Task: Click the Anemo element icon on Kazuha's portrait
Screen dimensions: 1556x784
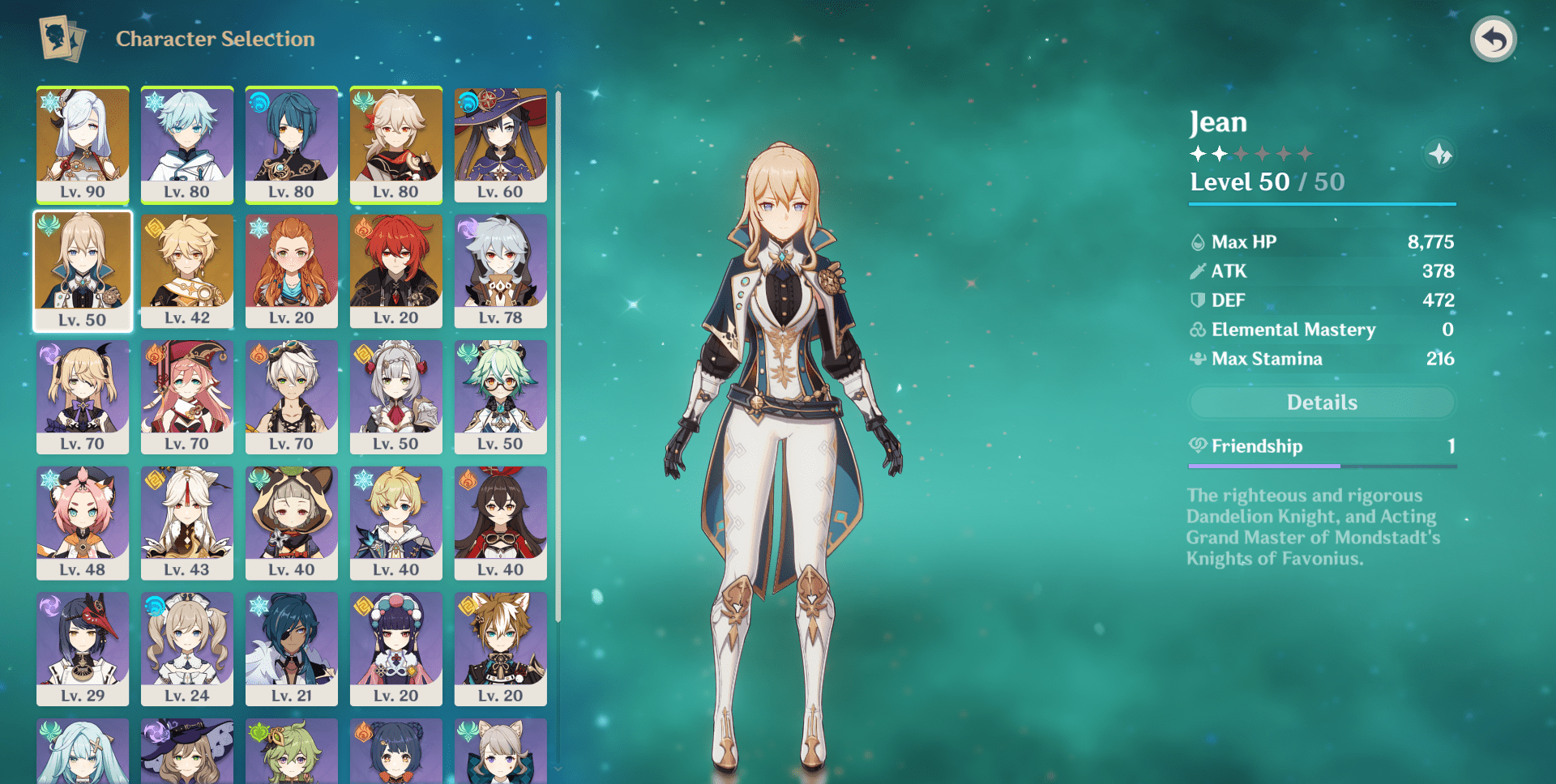Action: (361, 99)
